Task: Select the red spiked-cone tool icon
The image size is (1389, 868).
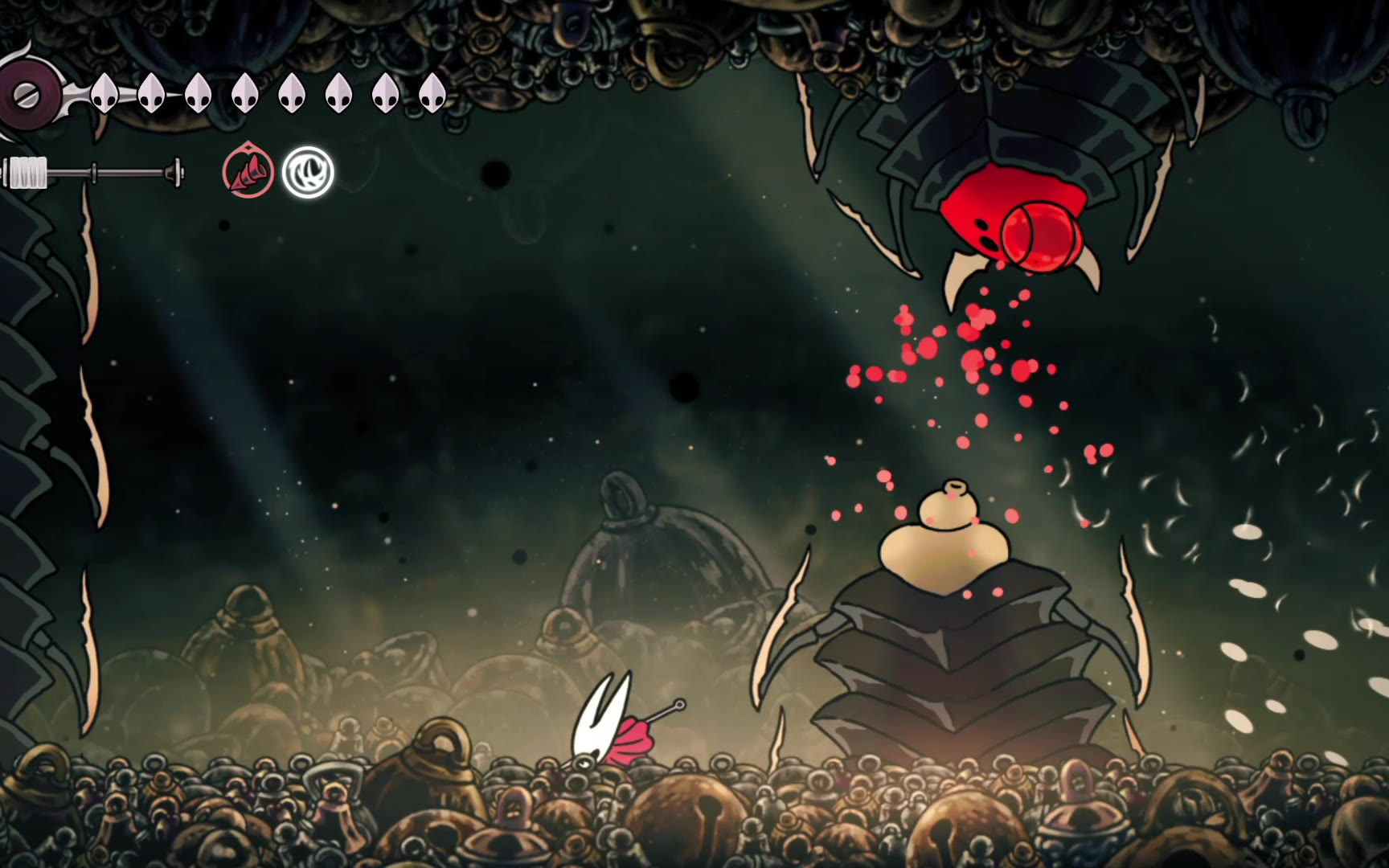Action: [x=248, y=172]
